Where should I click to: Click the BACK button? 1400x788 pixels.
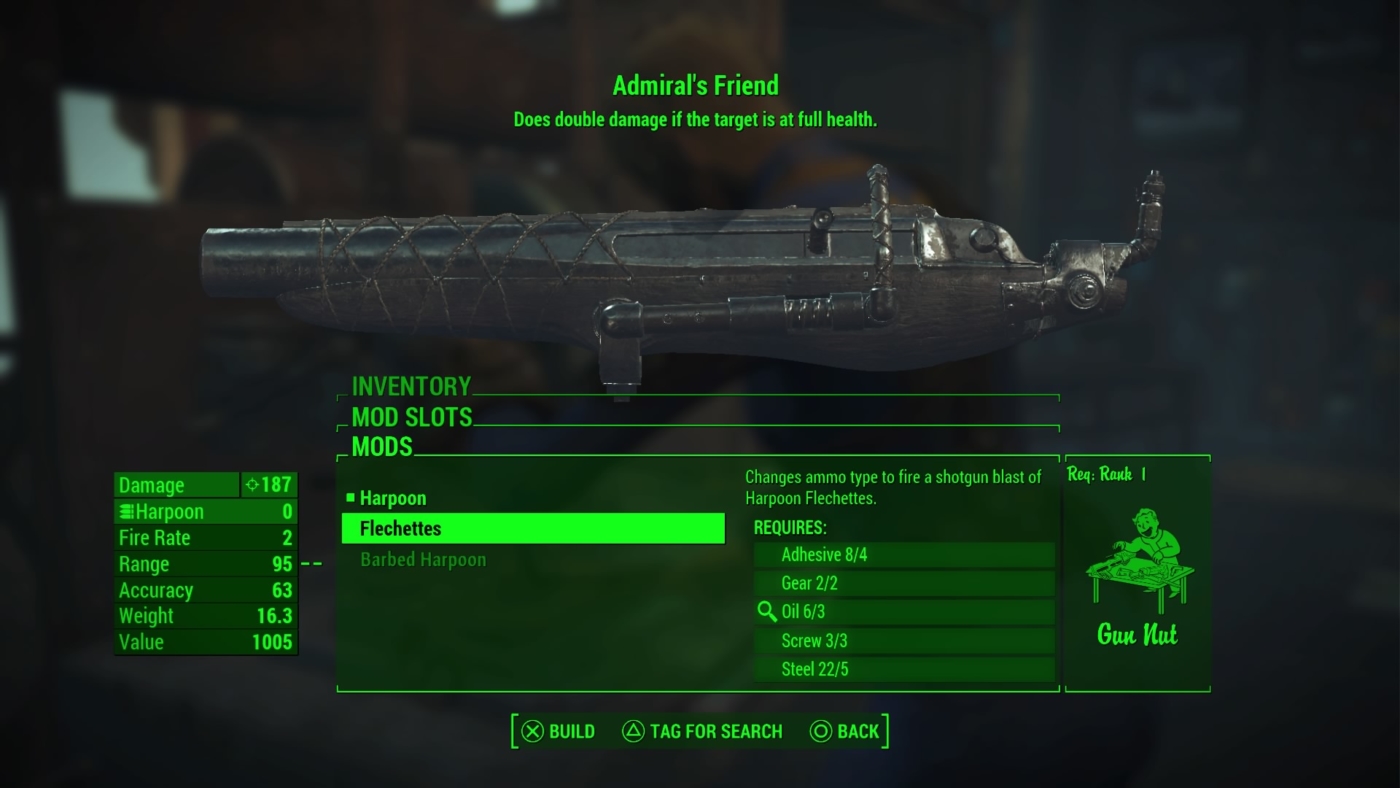coord(848,731)
